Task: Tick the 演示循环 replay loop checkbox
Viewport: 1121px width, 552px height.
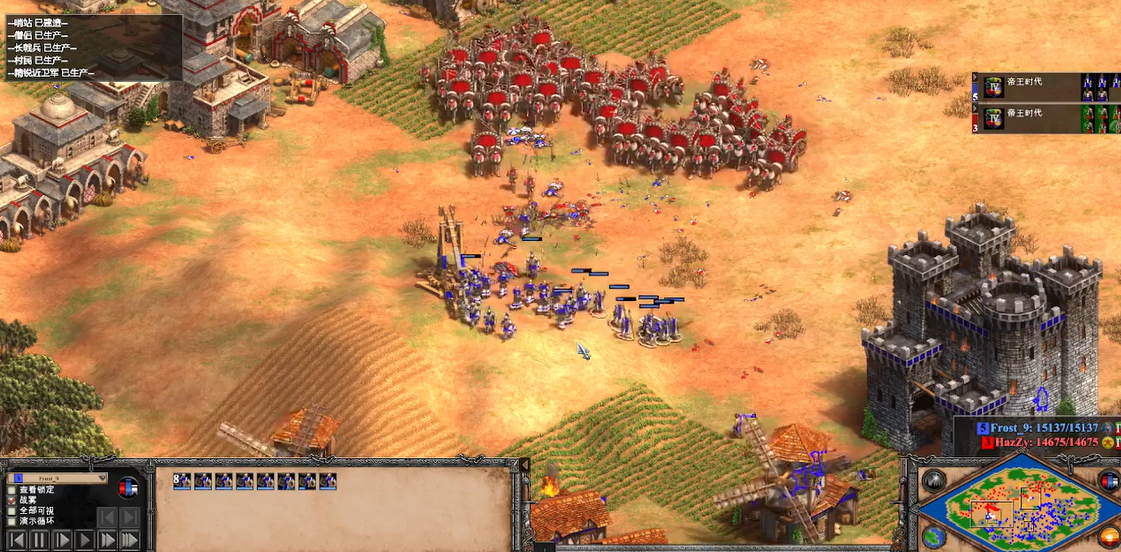Action: pyautogui.click(x=12, y=522)
